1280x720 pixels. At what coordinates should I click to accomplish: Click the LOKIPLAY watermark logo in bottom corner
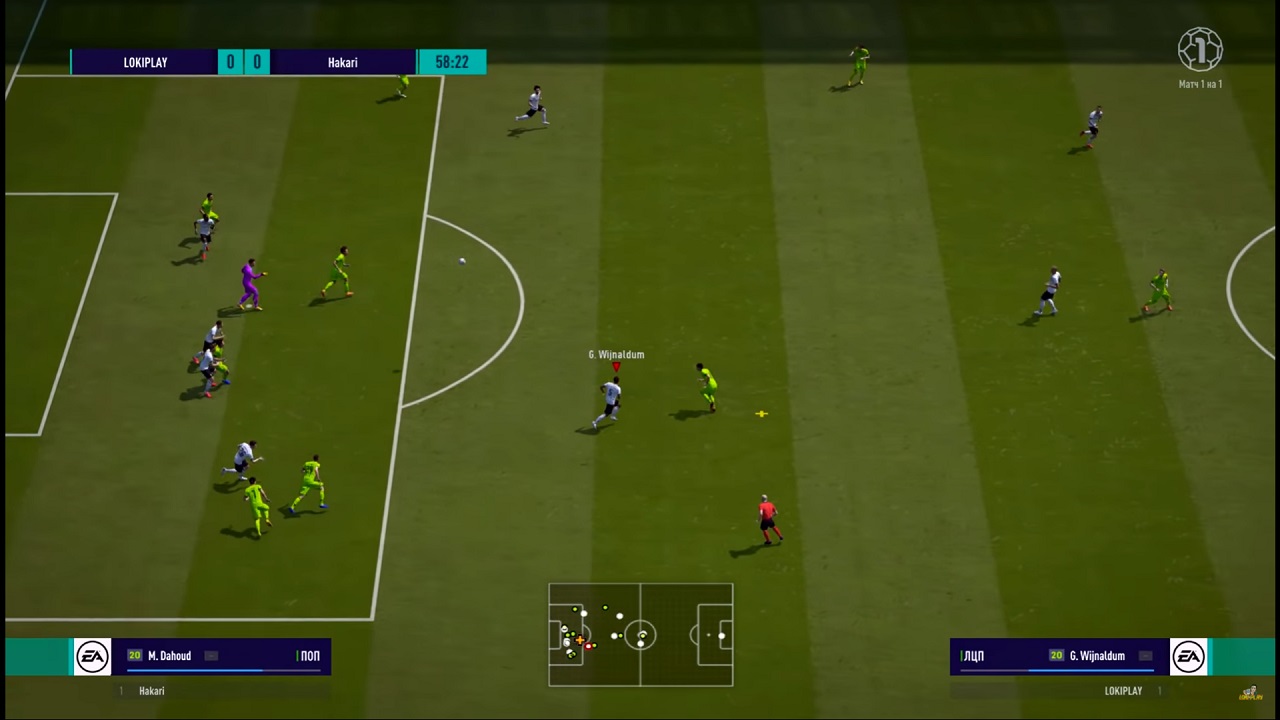click(x=1249, y=691)
